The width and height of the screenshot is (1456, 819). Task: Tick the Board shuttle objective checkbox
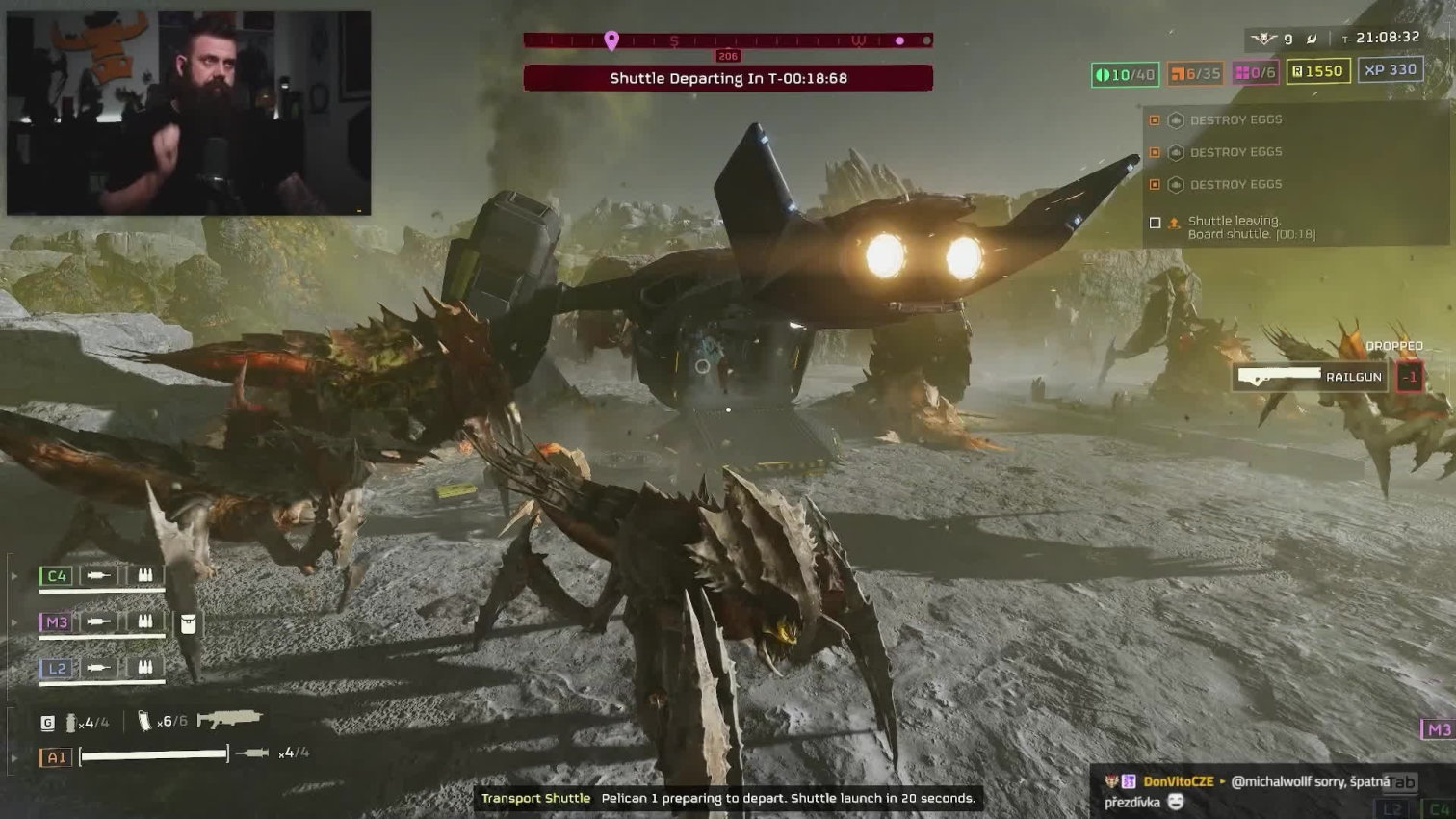1156,223
